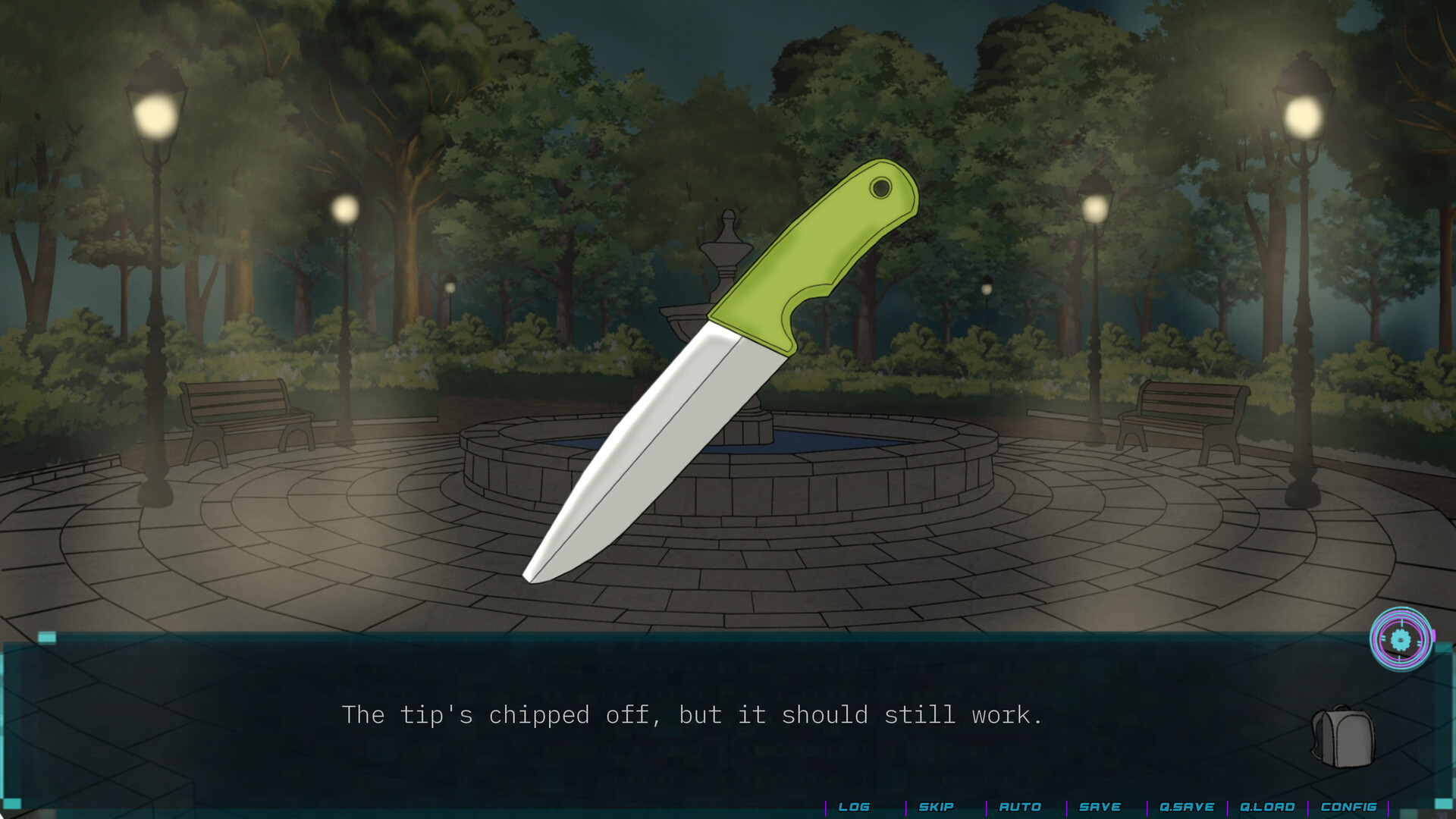Quickload using Q.LOAD
The image size is (1456, 819).
point(1268,806)
